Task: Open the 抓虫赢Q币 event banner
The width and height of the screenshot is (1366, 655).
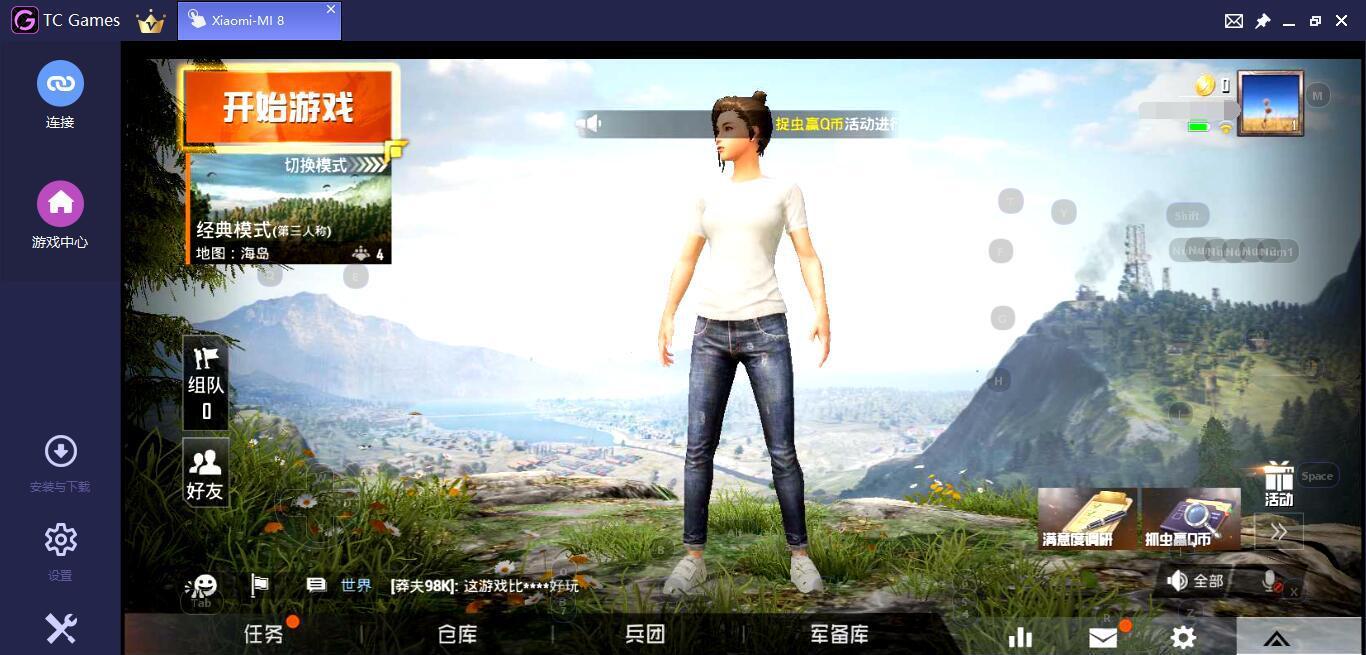Action: (x=1190, y=519)
